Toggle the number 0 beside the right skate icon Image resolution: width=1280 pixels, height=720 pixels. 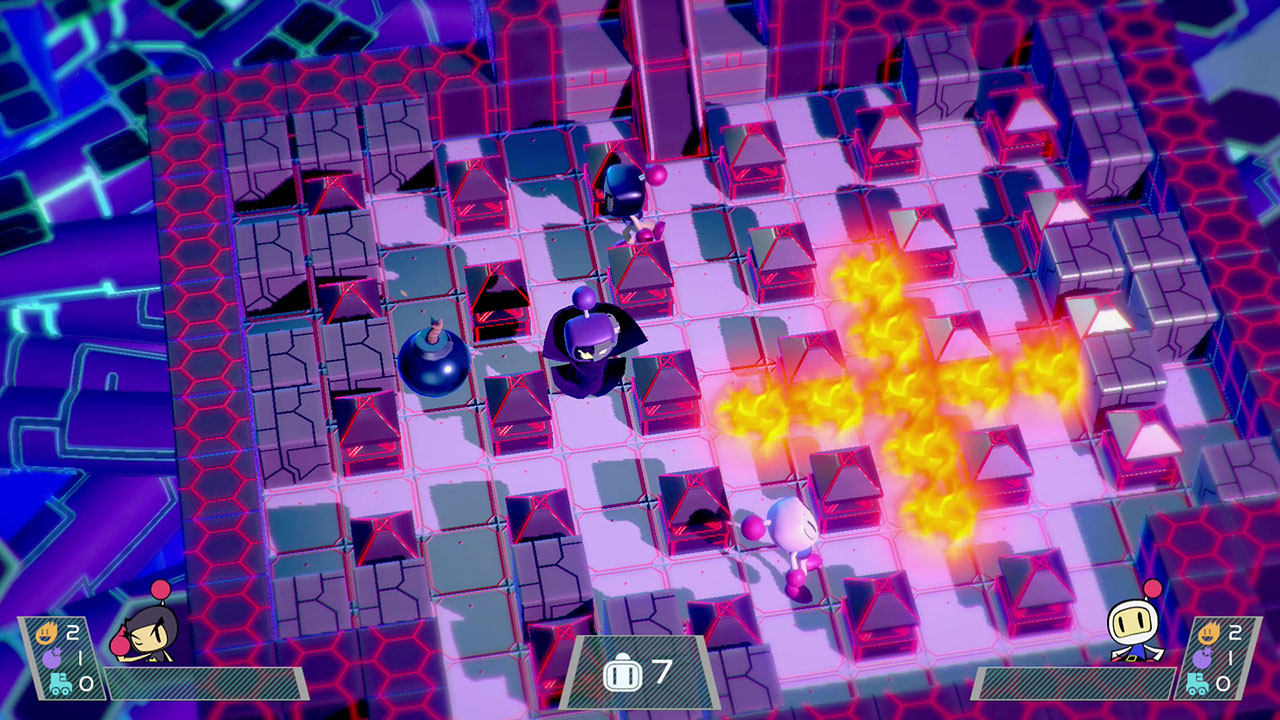tap(1222, 682)
